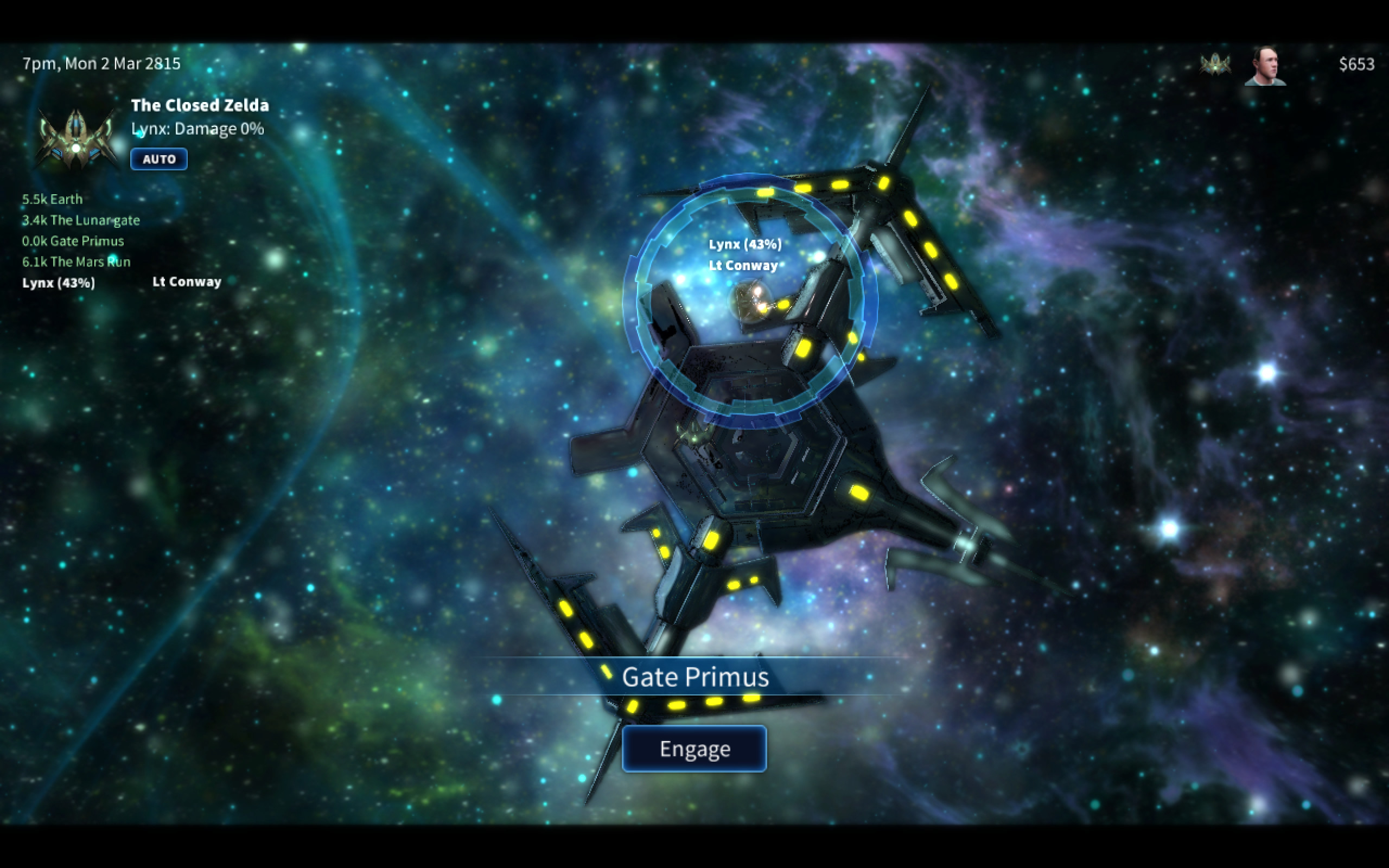Image resolution: width=1389 pixels, height=868 pixels.
Task: Expand the 6.1k The Mars Run entry
Action: click(77, 262)
